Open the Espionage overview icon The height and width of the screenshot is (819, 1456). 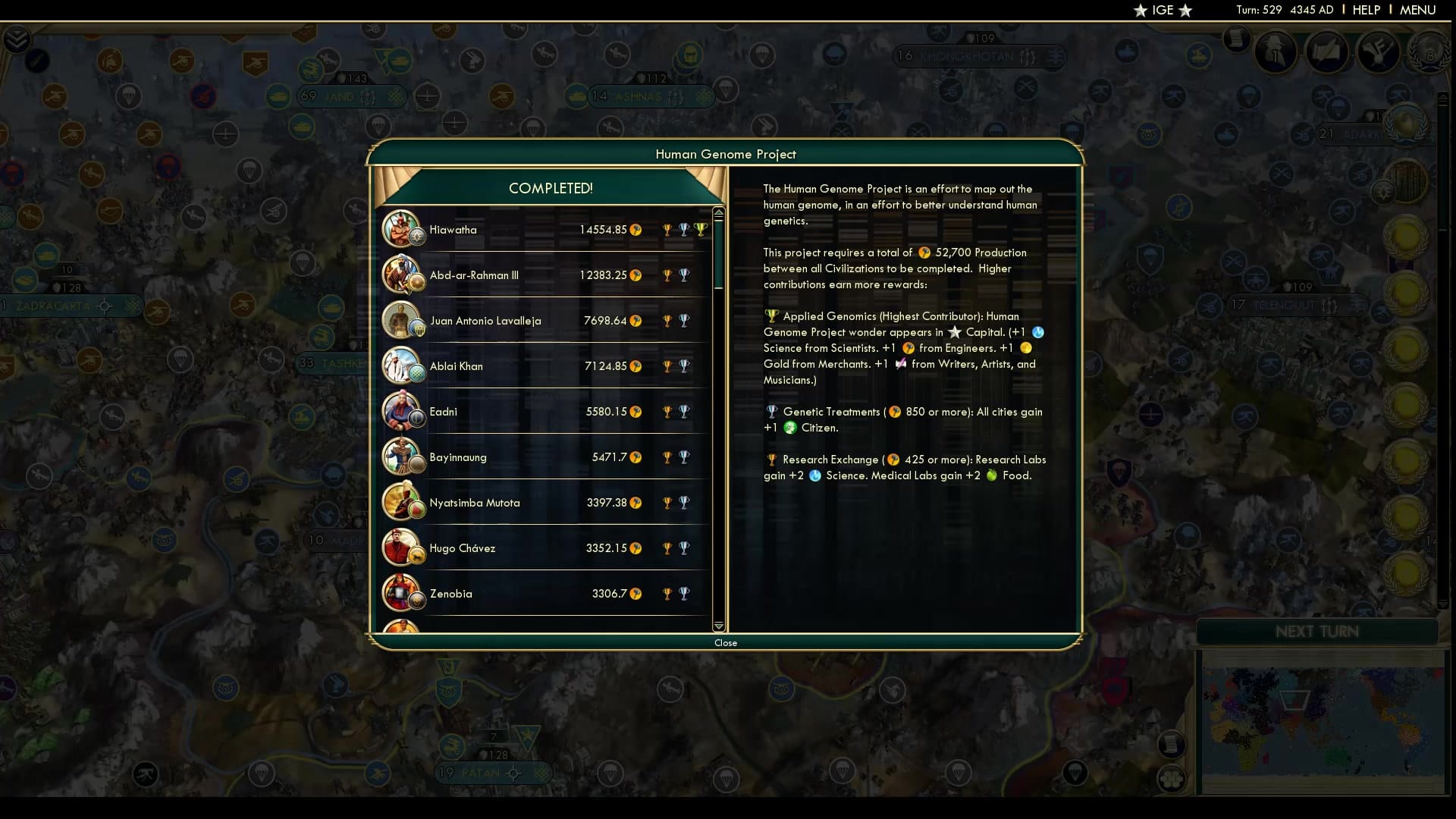1276,52
